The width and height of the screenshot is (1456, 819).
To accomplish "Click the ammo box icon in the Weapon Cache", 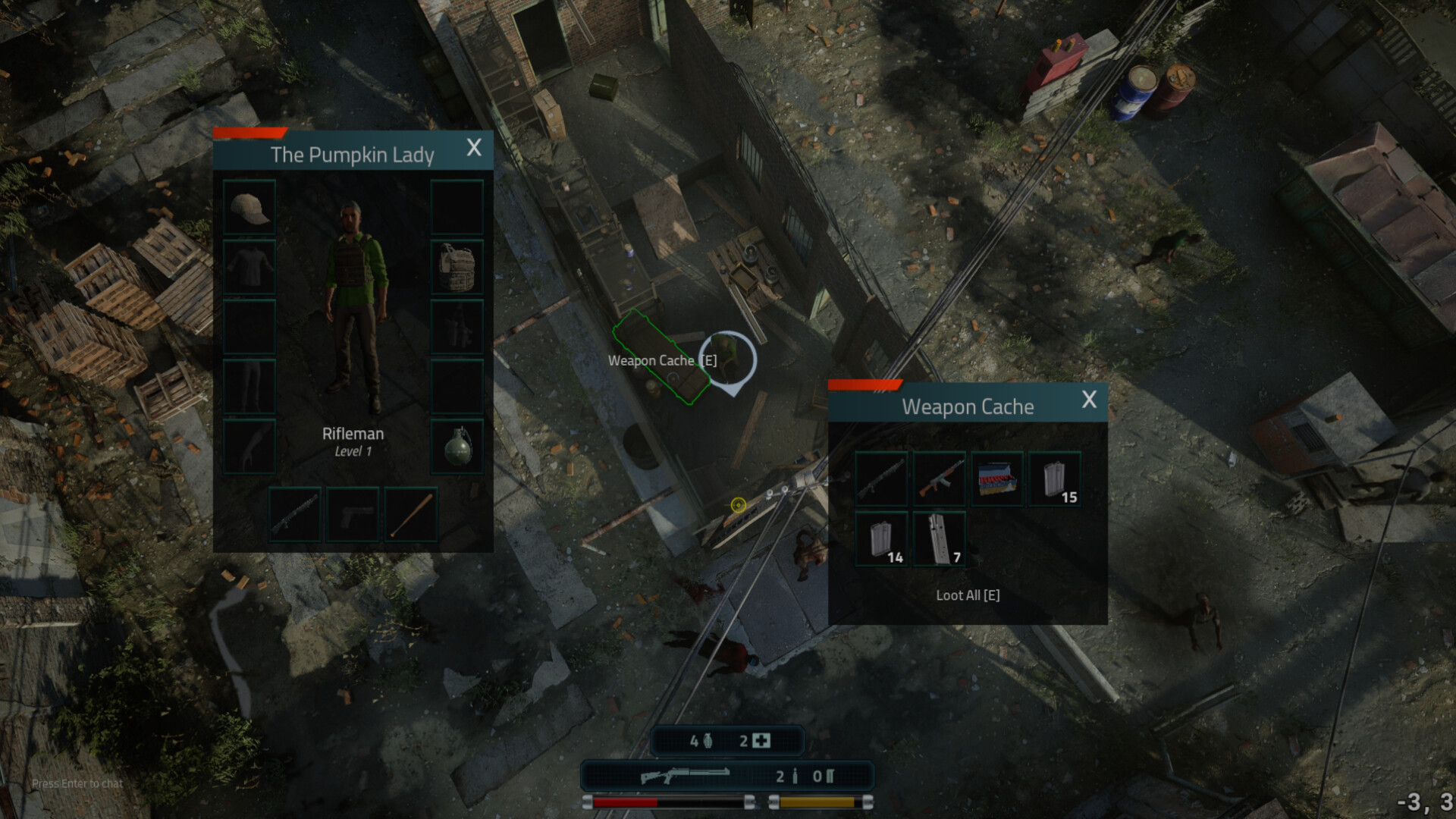I will tap(997, 479).
